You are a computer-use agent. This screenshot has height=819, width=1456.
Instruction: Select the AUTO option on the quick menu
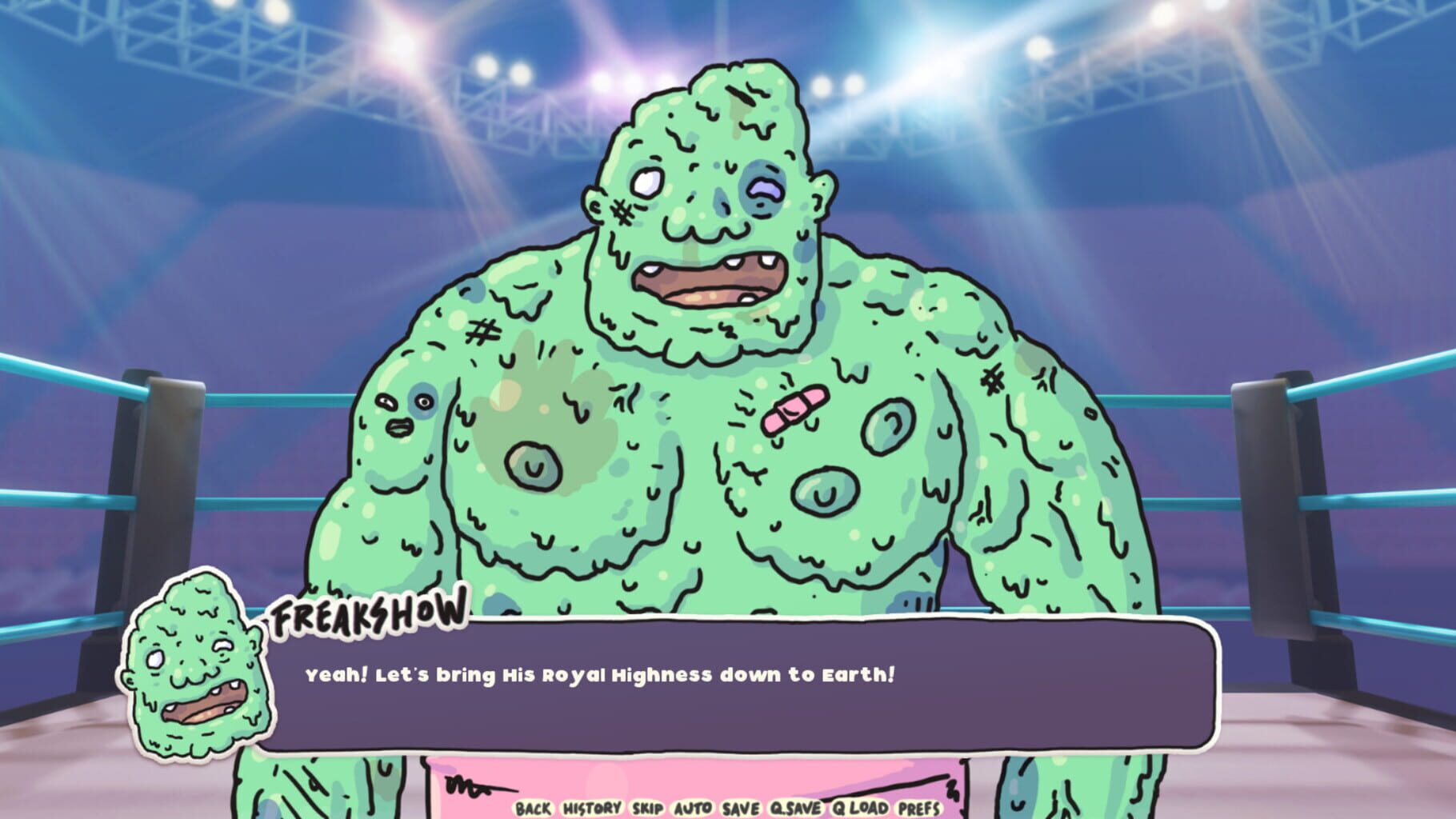[x=691, y=809]
